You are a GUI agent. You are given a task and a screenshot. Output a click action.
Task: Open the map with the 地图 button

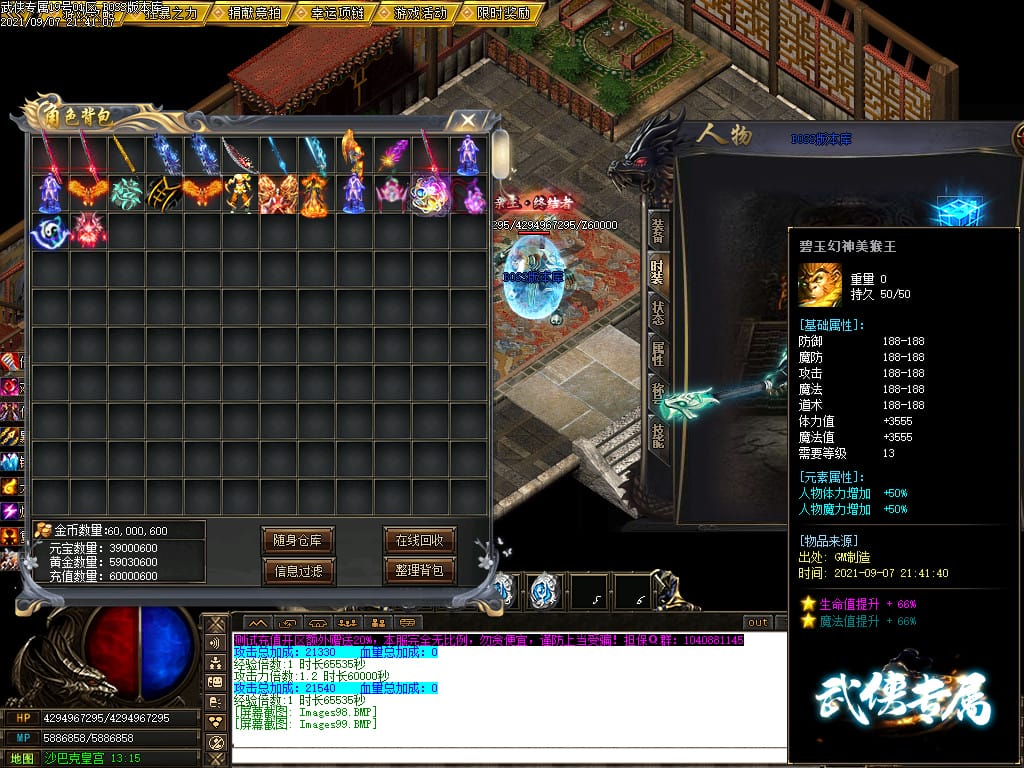click(22, 758)
